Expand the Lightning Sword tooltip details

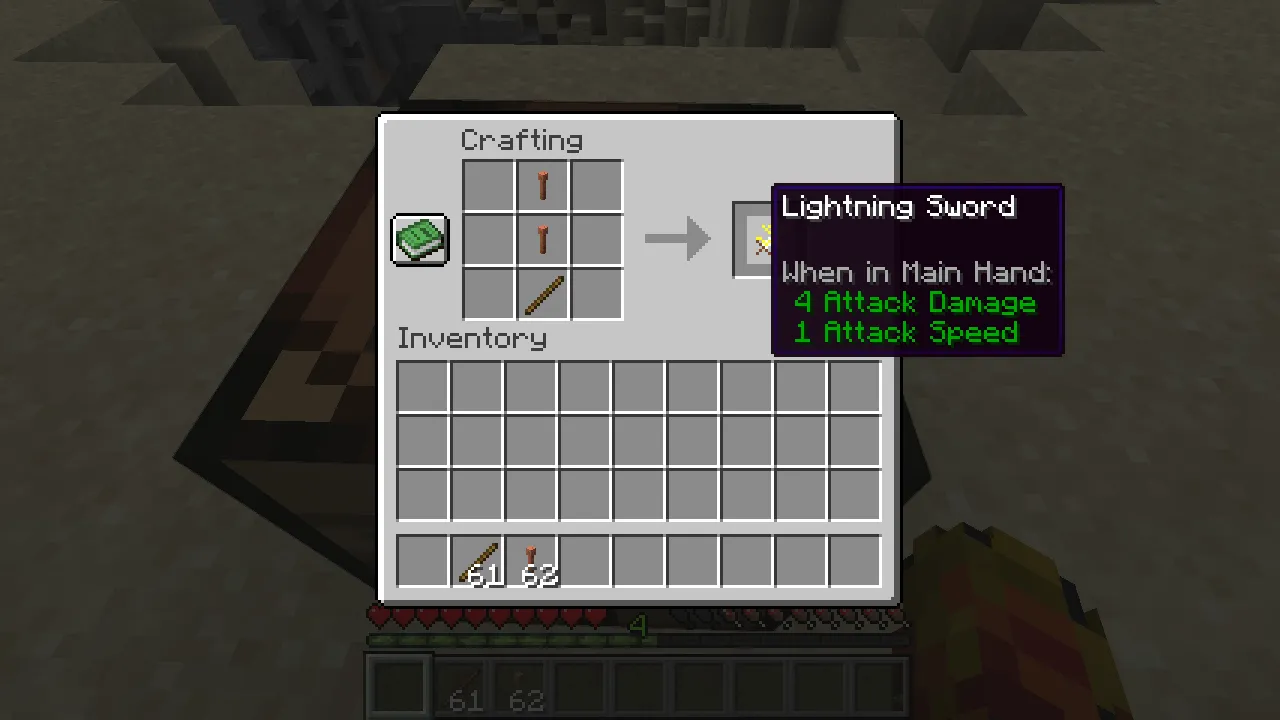tap(898, 207)
